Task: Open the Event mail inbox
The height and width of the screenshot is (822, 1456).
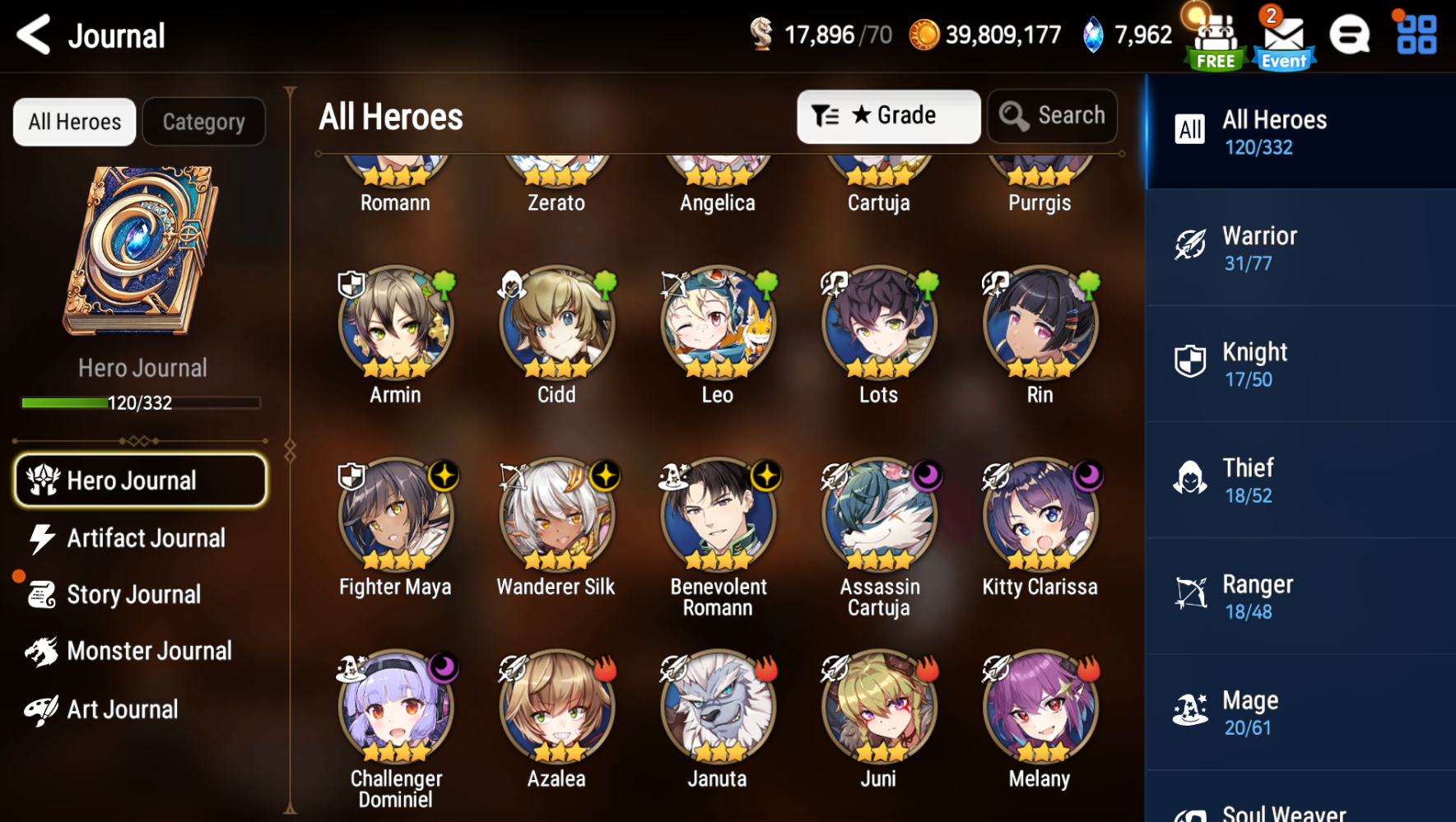Action: click(x=1282, y=36)
